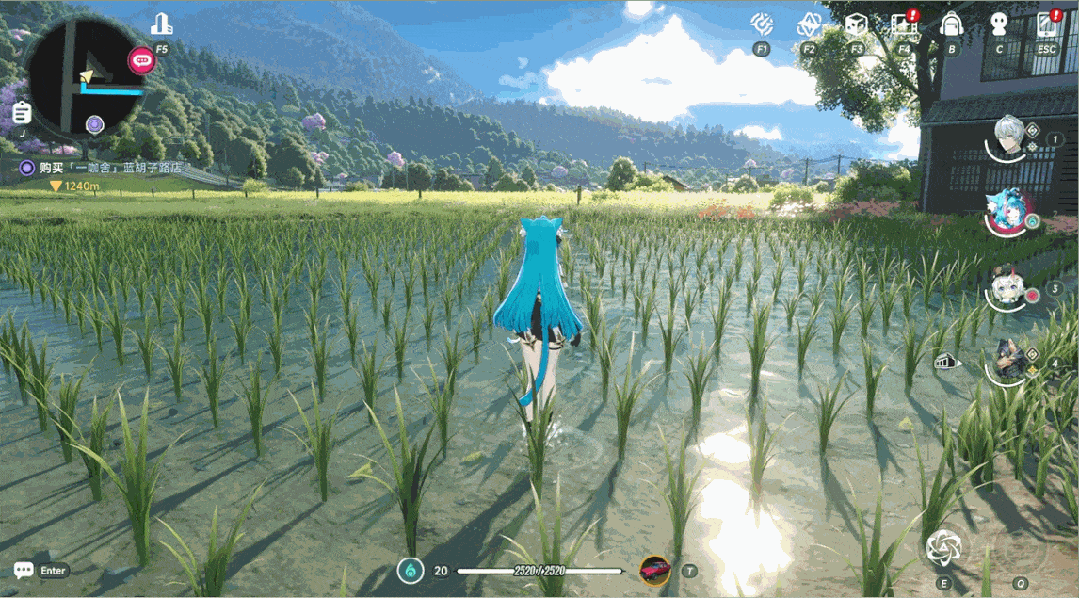The height and width of the screenshot is (598, 1079).
Task: Click the pink chat bubble icon
Action: click(x=141, y=60)
